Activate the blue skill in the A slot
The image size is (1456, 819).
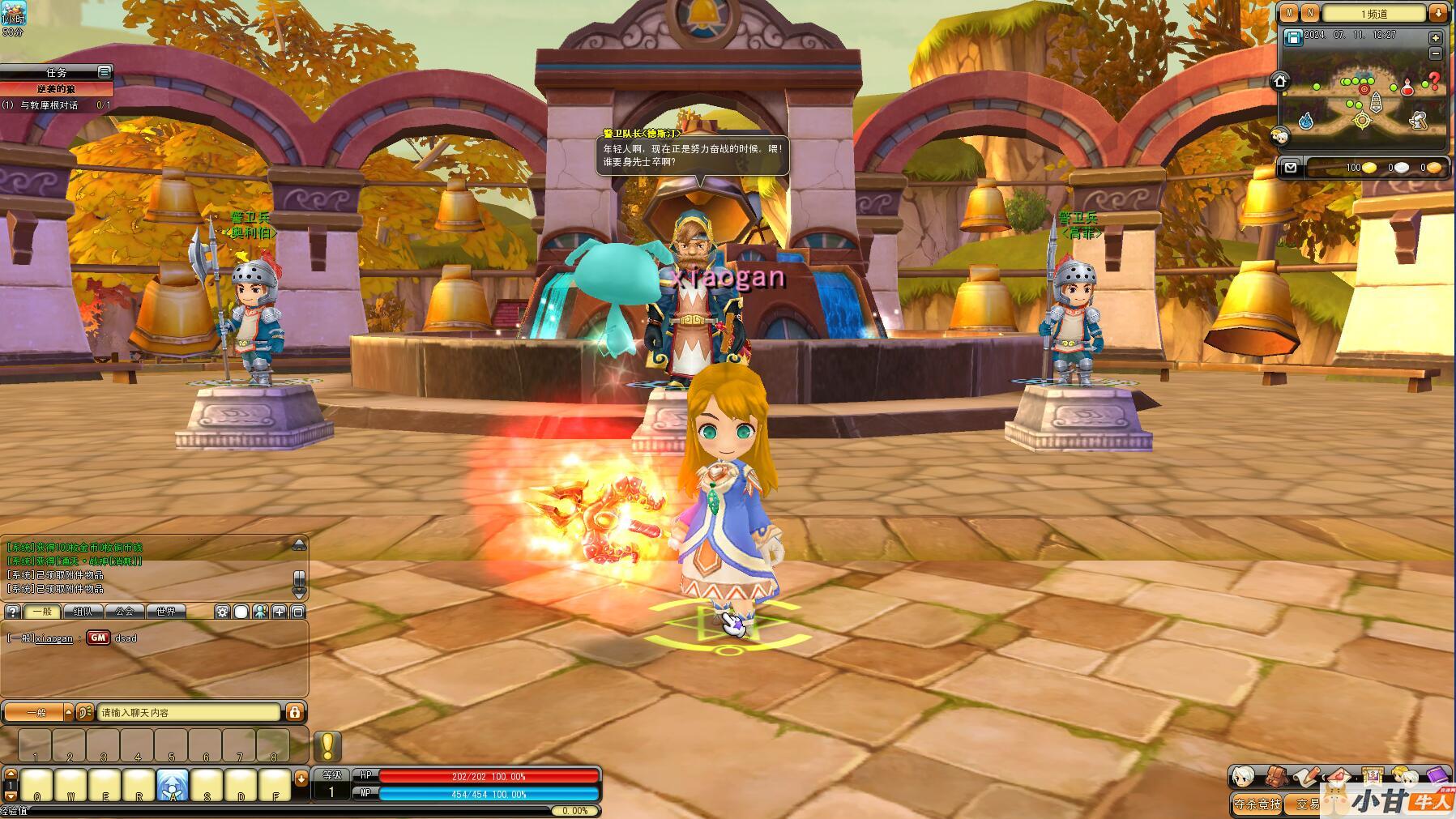click(173, 786)
